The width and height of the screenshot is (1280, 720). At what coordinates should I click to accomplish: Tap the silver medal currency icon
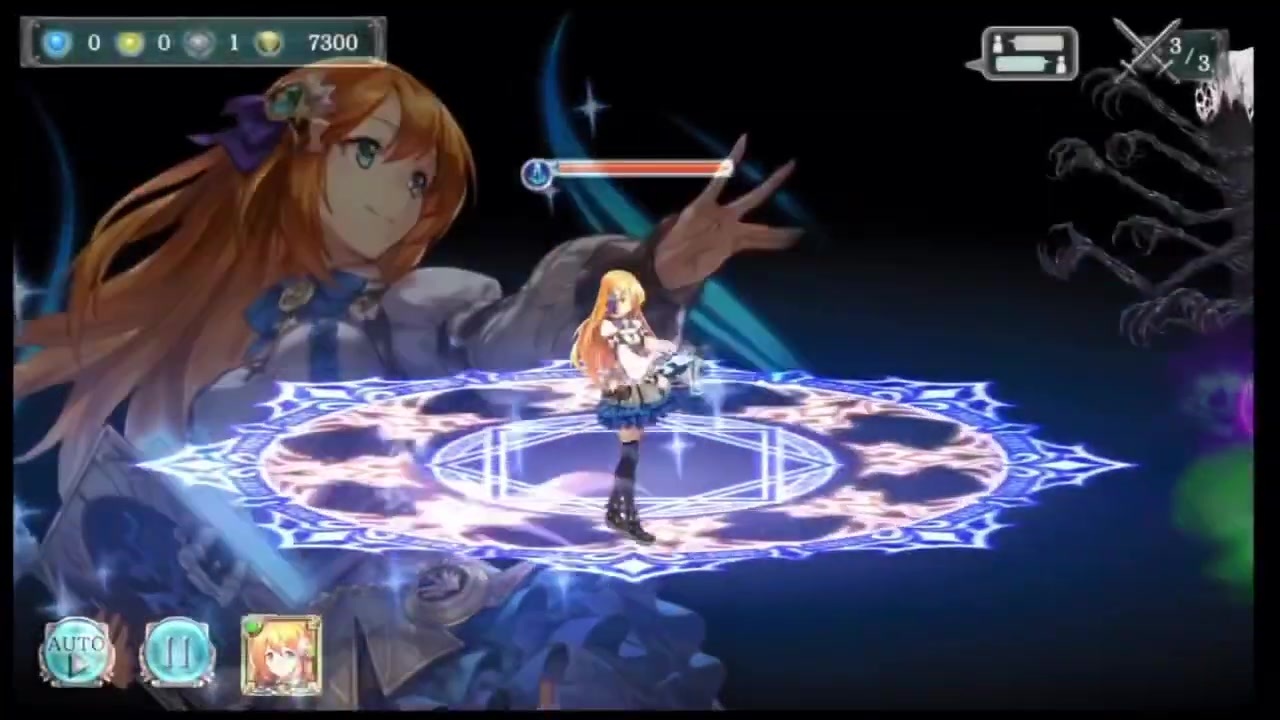(x=198, y=42)
